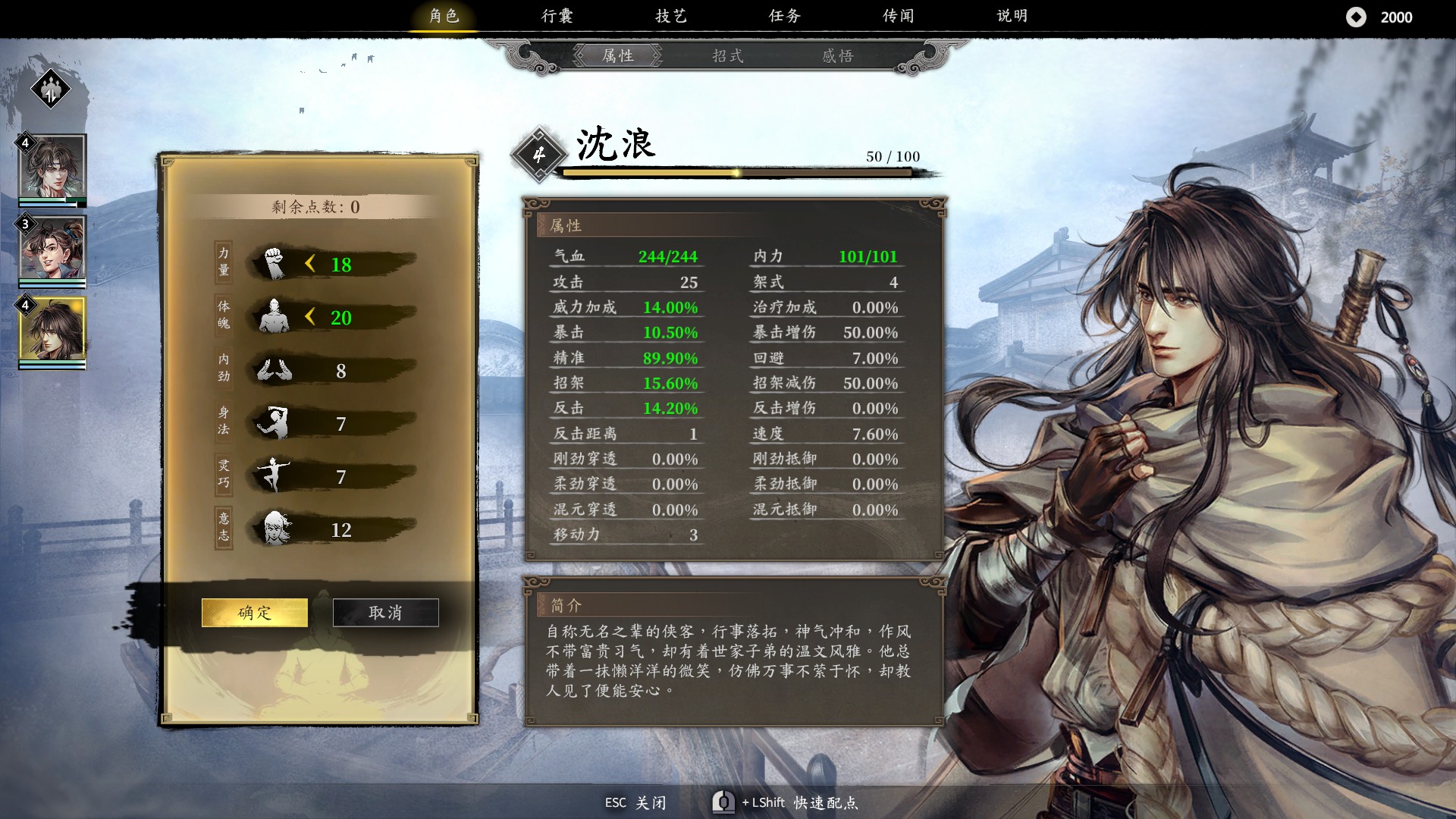1456x819 pixels.
Task: Click the ESC 关闭 close option
Action: click(x=637, y=802)
